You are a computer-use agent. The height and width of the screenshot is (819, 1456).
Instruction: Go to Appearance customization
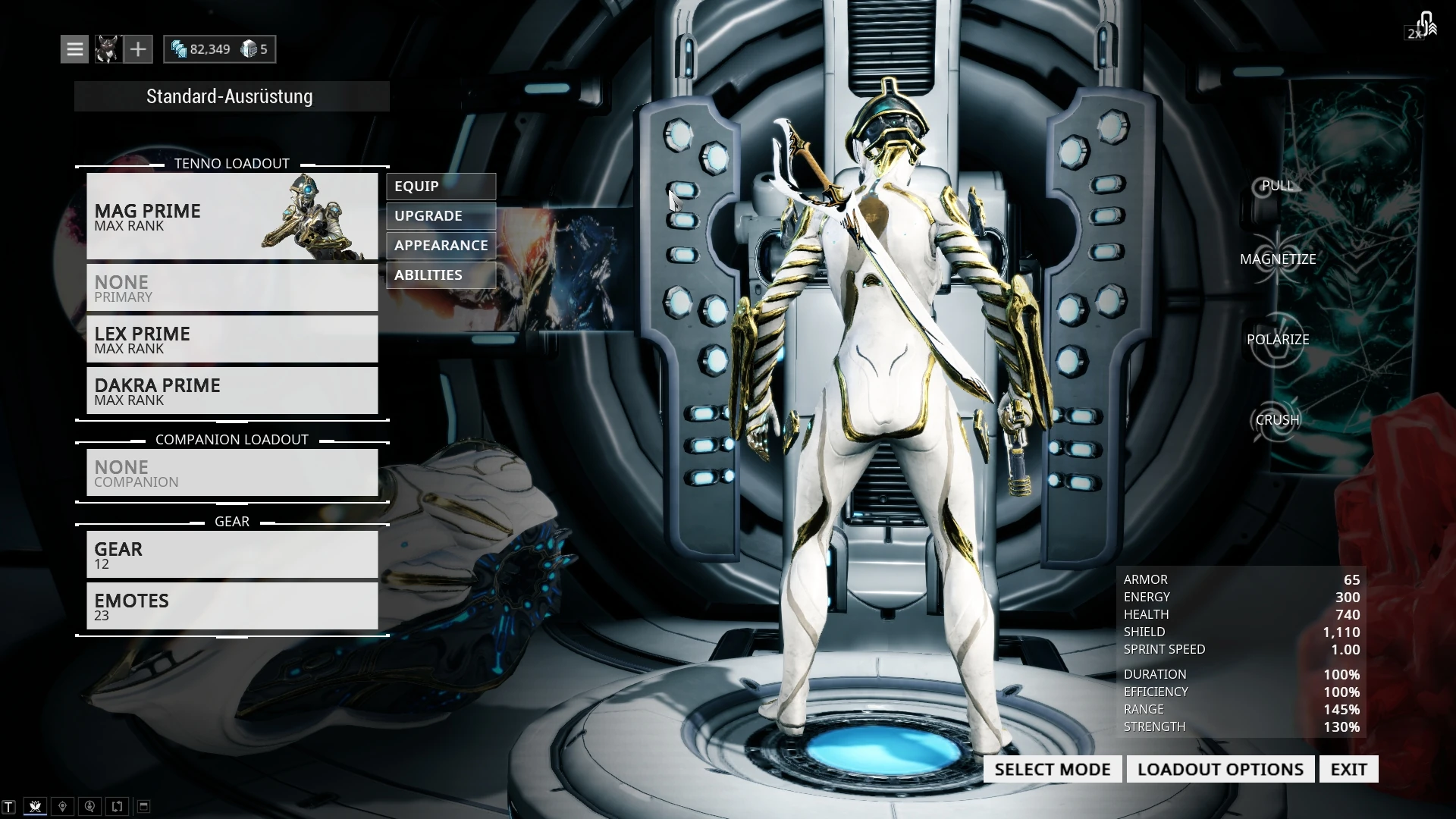coord(441,246)
